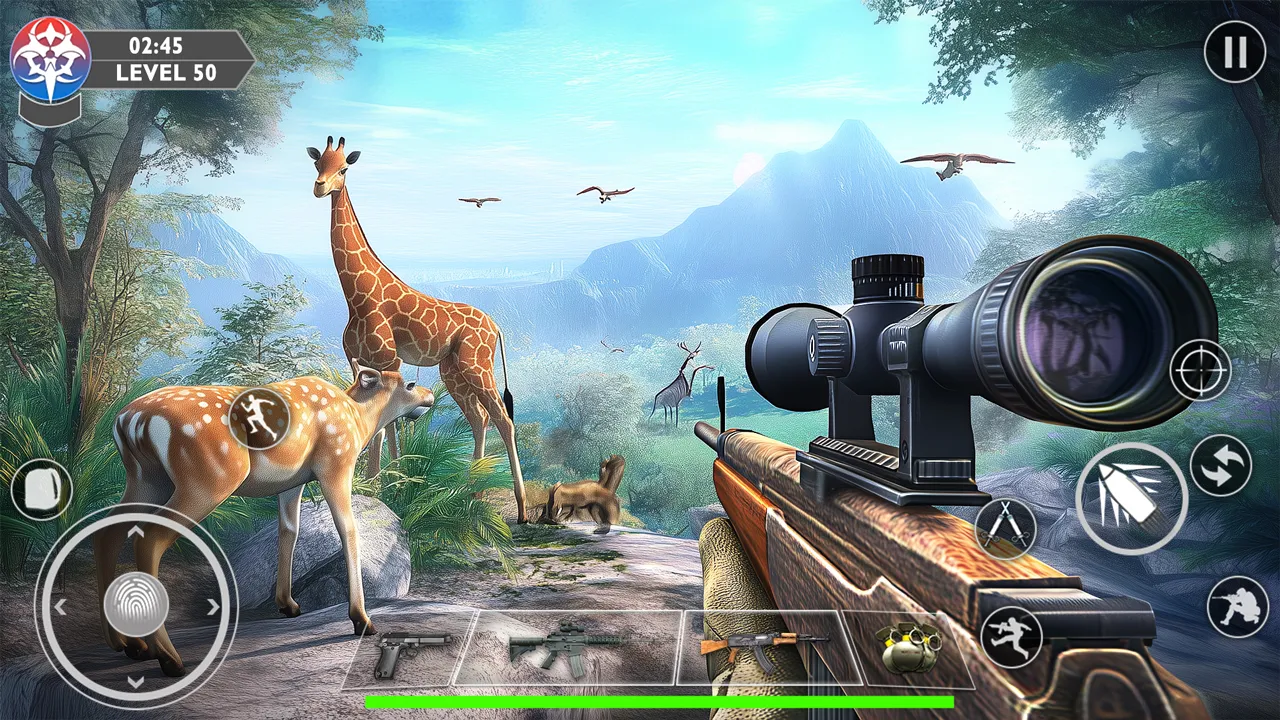Tap the bullet fire button
Image resolution: width=1280 pixels, height=720 pixels.
point(1131,498)
